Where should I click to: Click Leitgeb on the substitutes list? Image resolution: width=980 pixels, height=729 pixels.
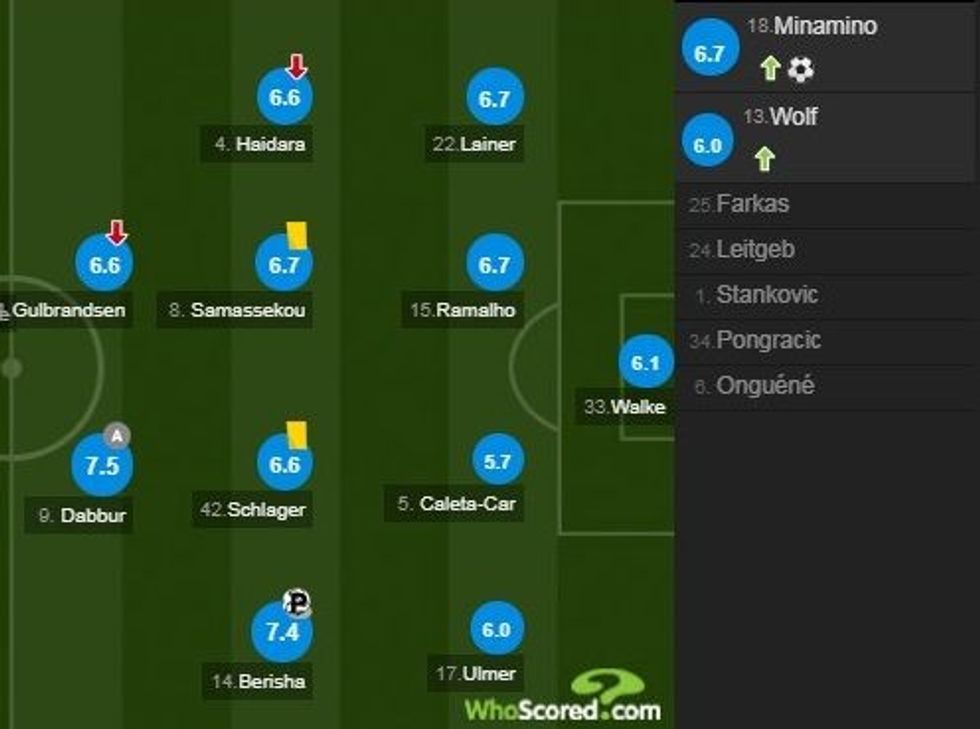pos(755,250)
